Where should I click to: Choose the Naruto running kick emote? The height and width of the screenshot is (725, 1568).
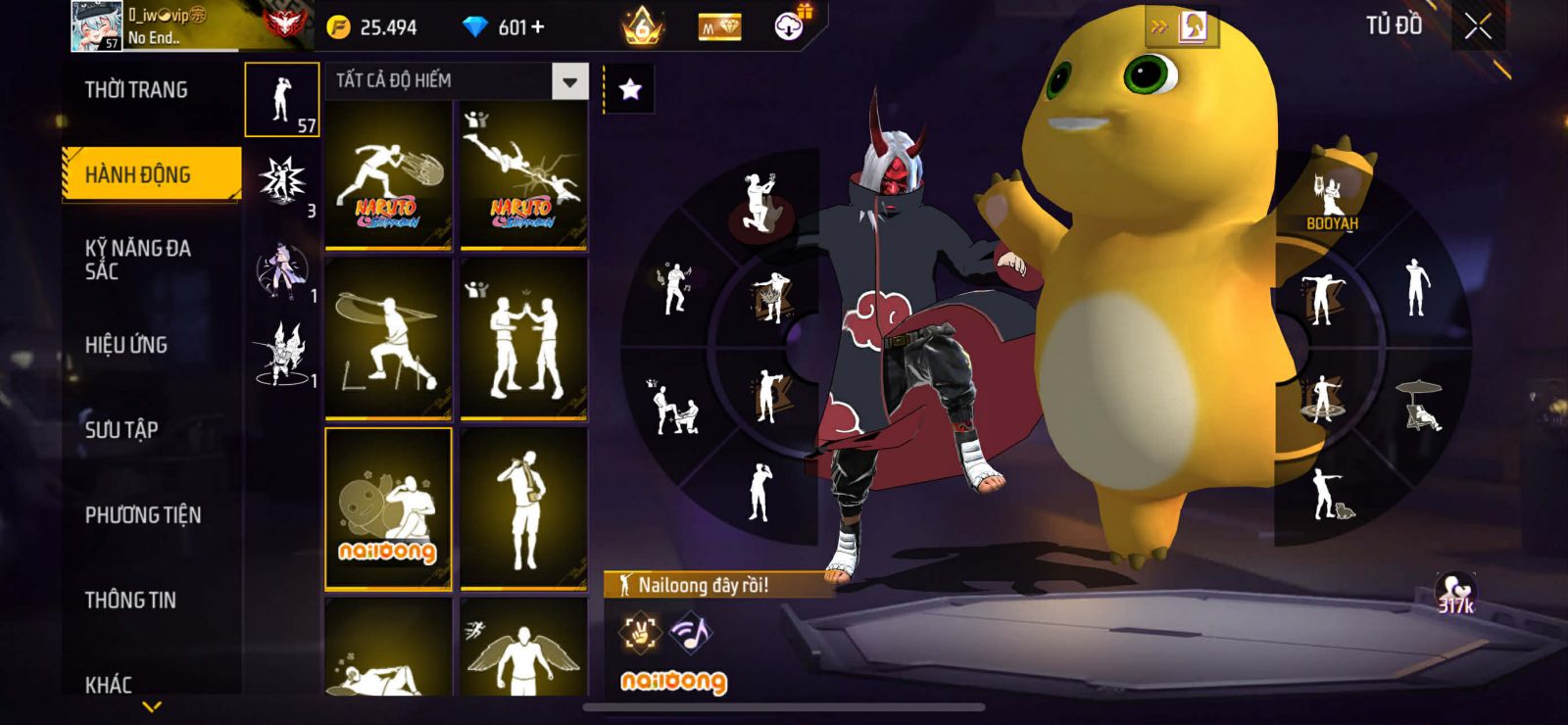[x=388, y=175]
